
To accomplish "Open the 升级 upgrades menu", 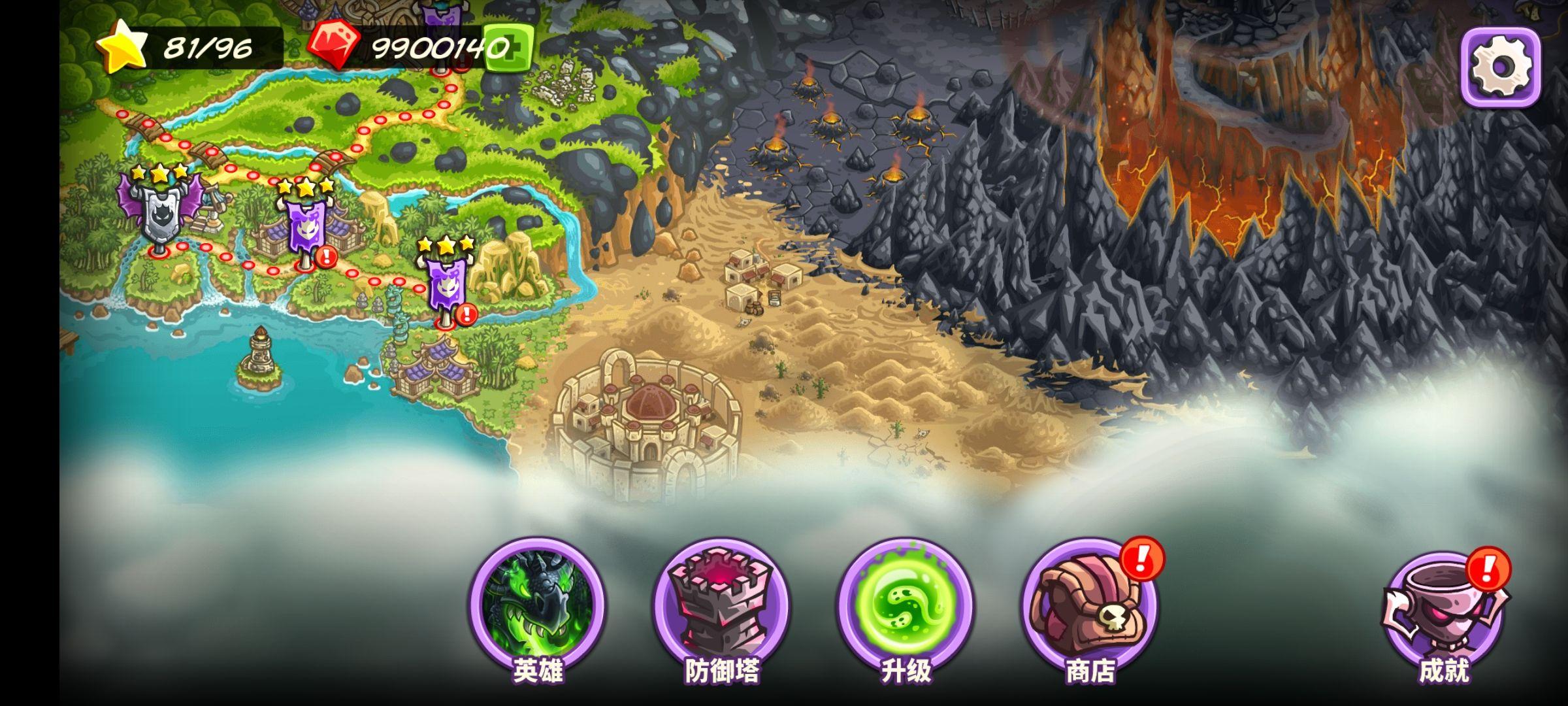I will [x=906, y=605].
